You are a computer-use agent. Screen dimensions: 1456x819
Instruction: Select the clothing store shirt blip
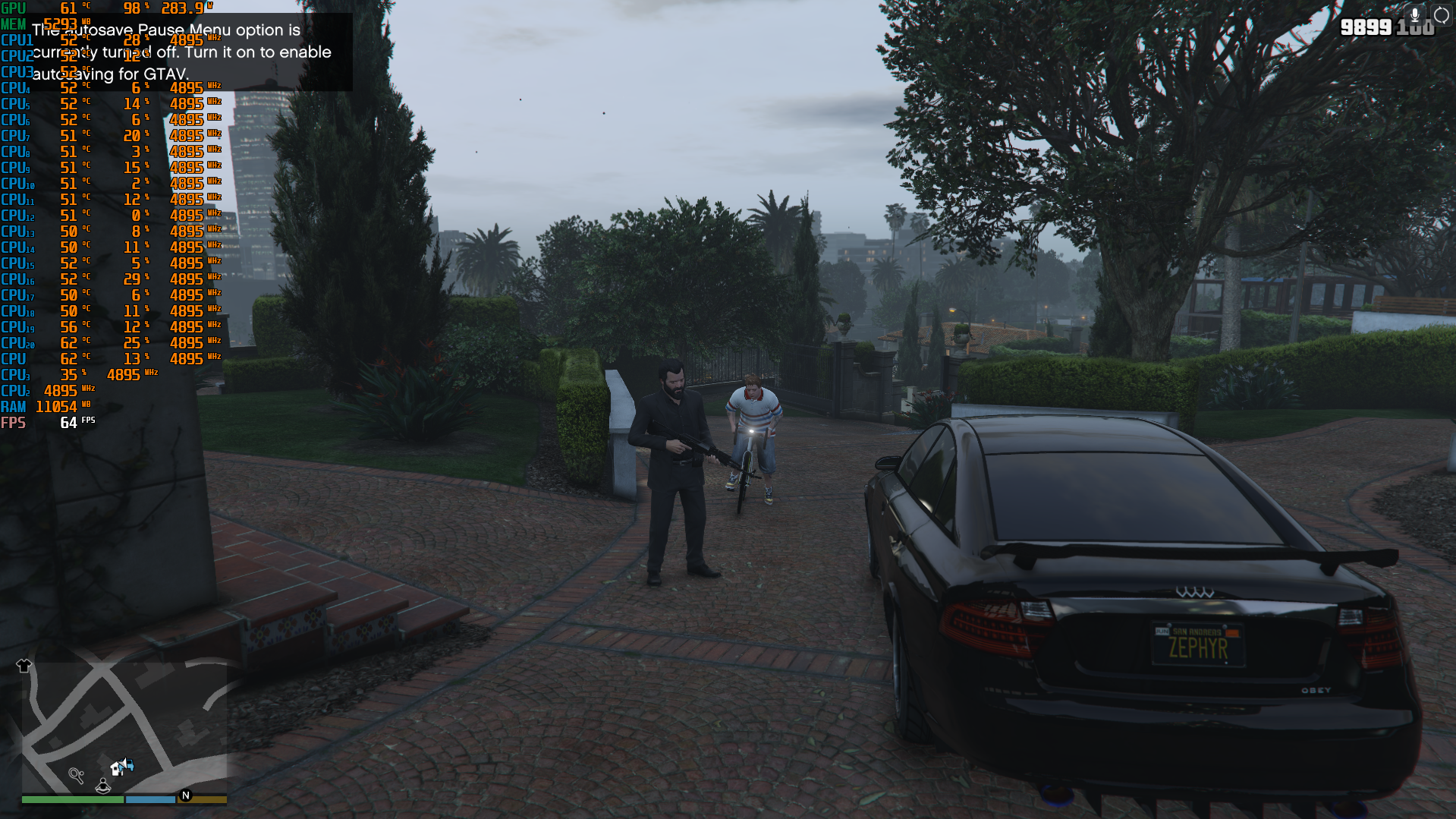coord(24,666)
